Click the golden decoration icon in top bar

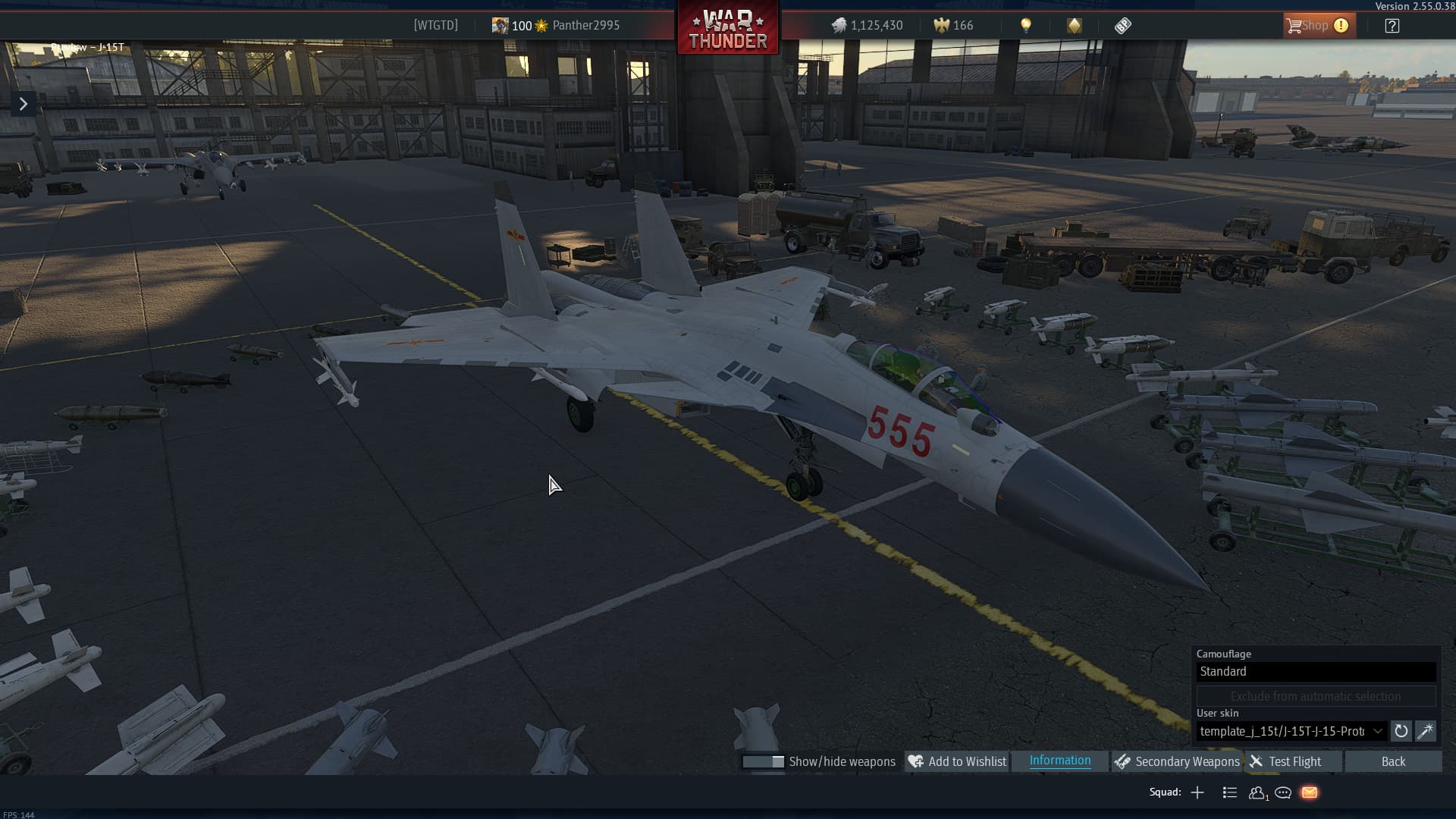pyautogui.click(x=1072, y=25)
